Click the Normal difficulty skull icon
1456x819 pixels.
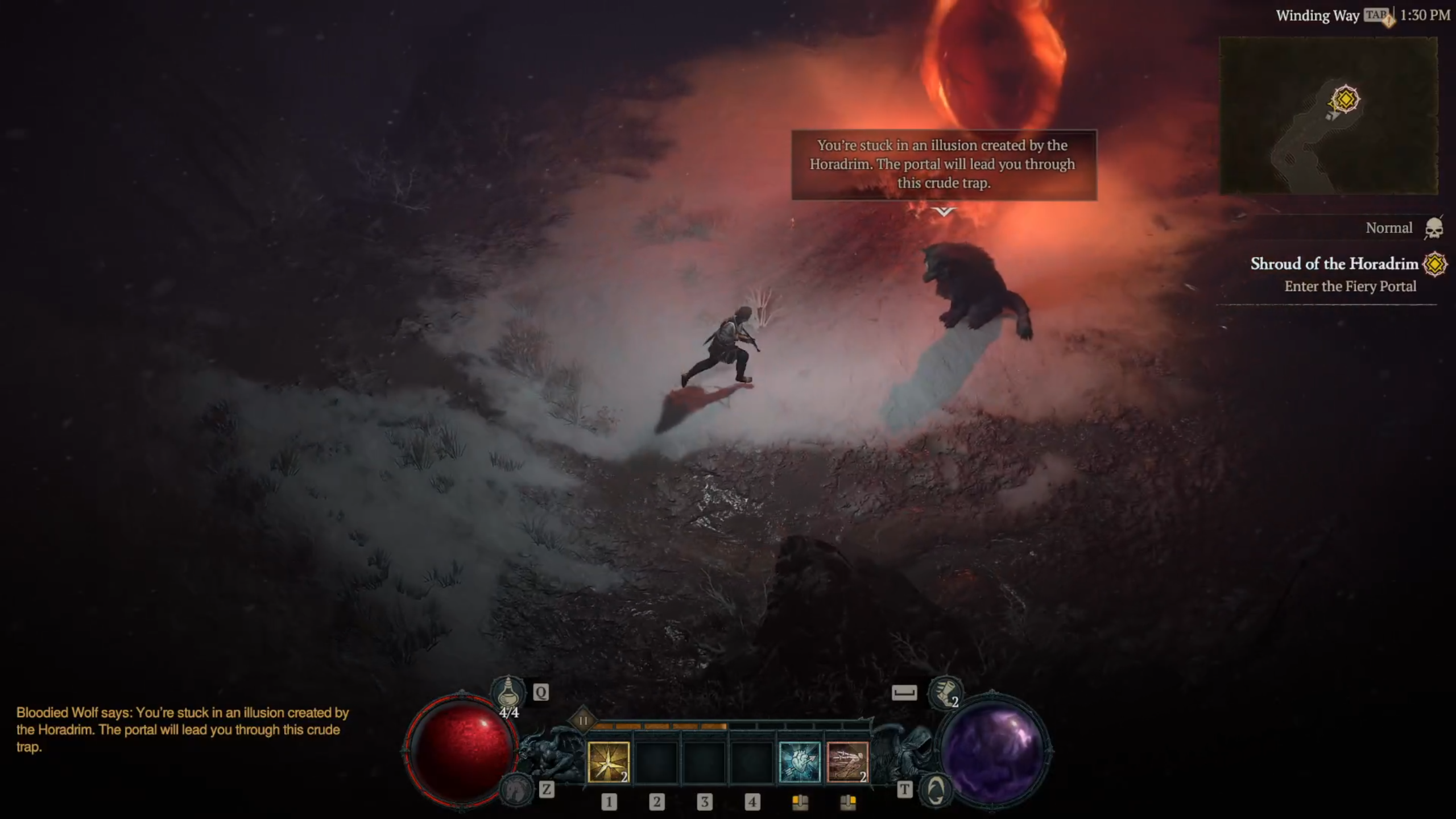1434,229
